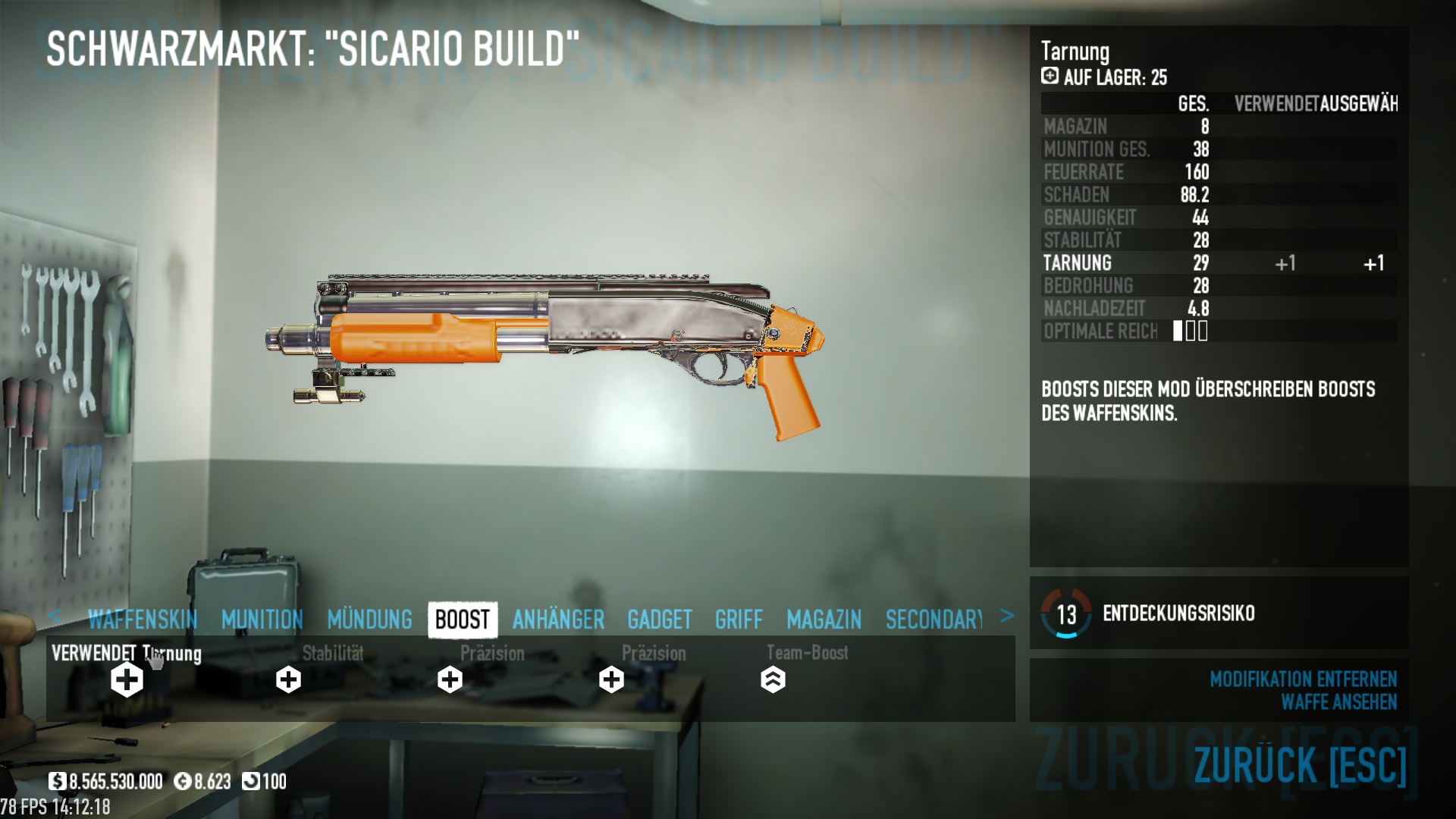1456x819 pixels.
Task: Select the equipped Tarnung boost
Action: pos(127,679)
